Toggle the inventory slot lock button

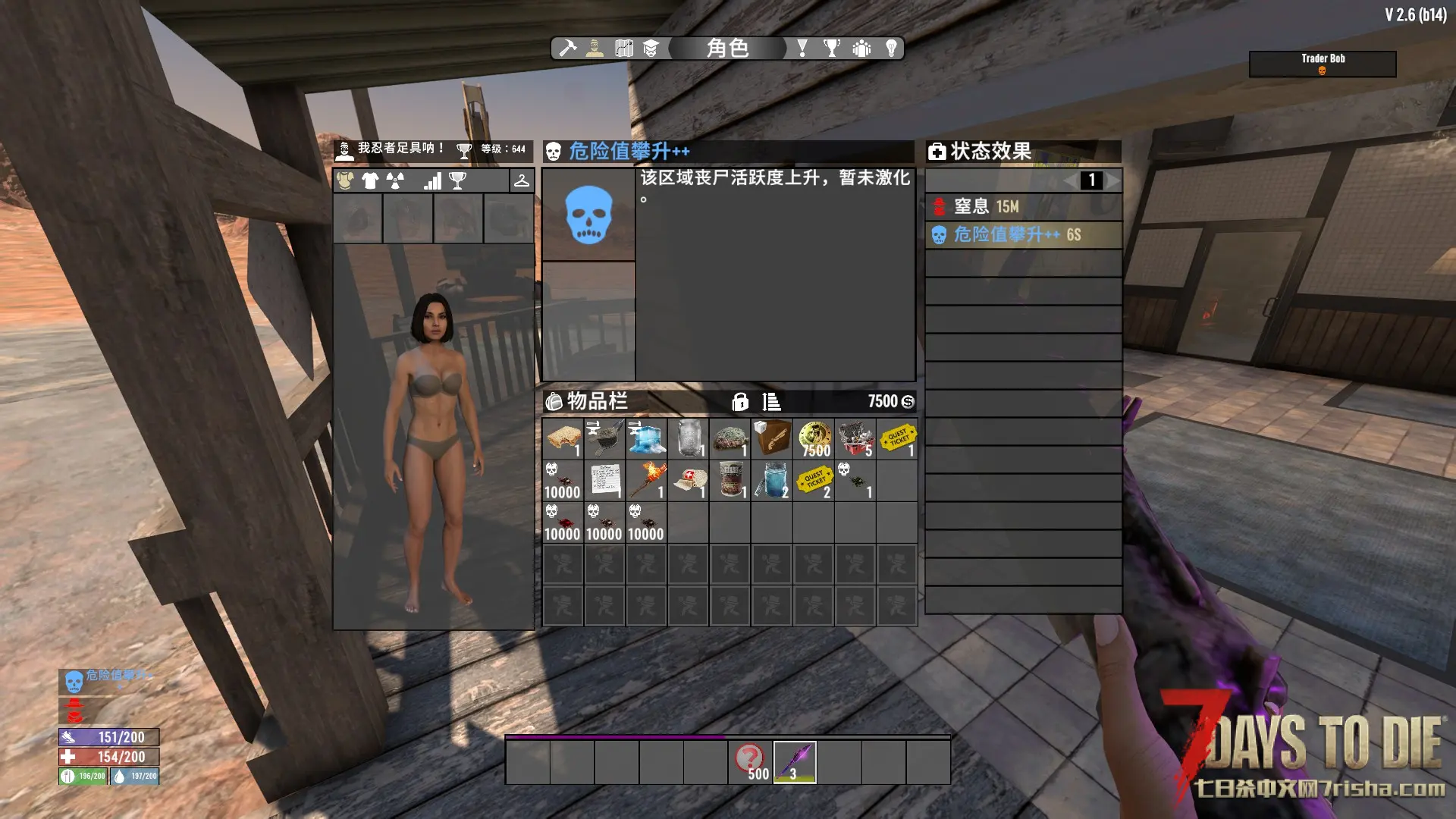coord(740,402)
